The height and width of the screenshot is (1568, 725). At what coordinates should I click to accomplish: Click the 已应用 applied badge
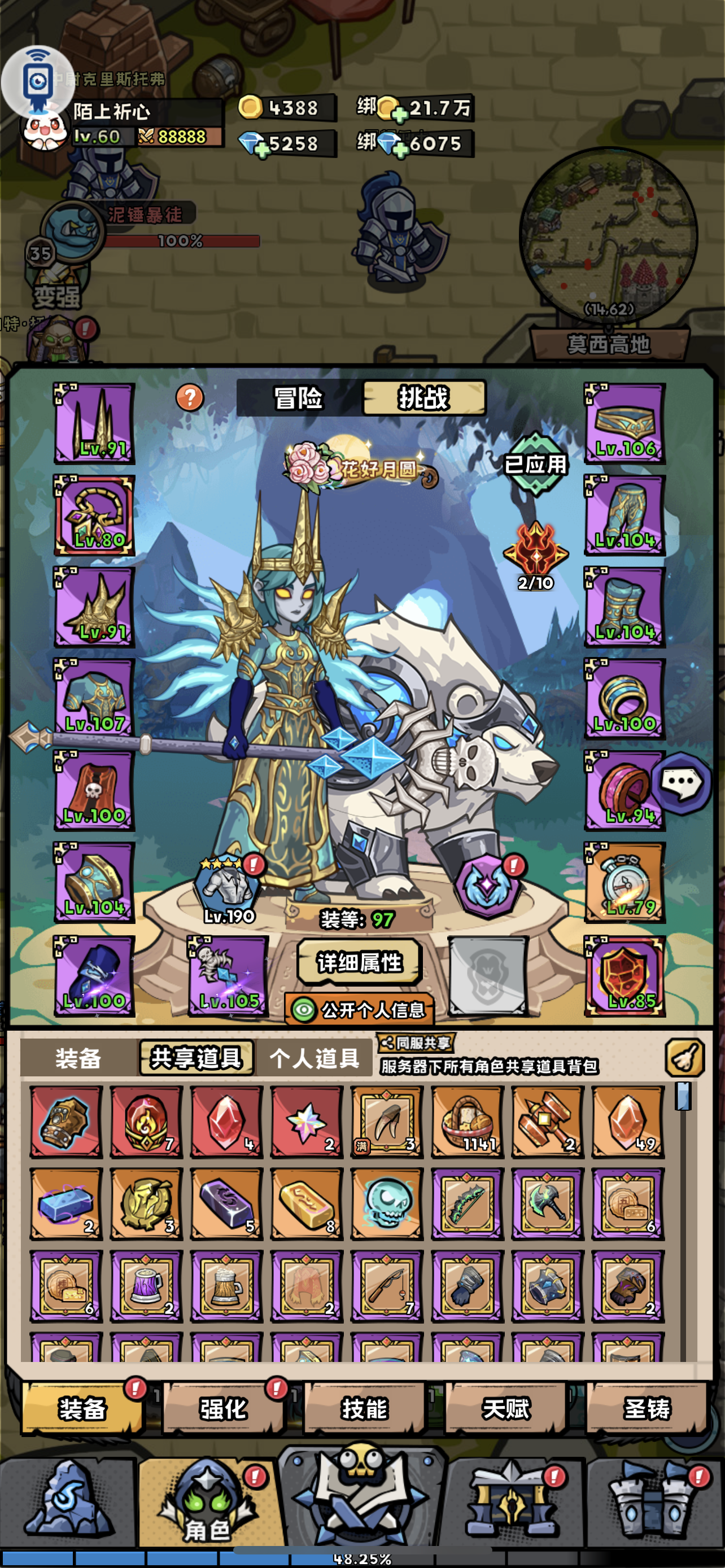(535, 466)
